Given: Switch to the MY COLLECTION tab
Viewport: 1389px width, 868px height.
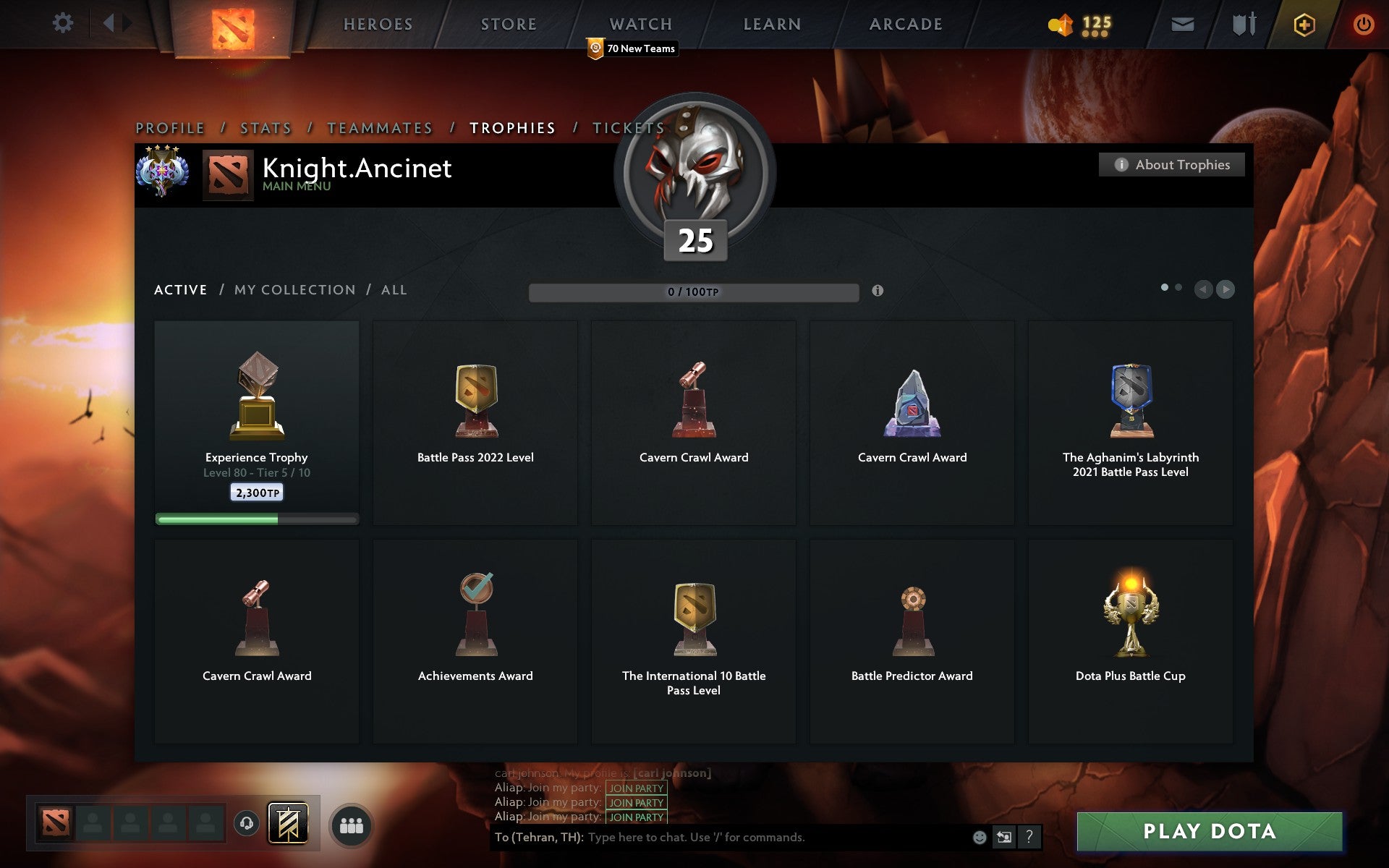Looking at the screenshot, I should point(294,289).
